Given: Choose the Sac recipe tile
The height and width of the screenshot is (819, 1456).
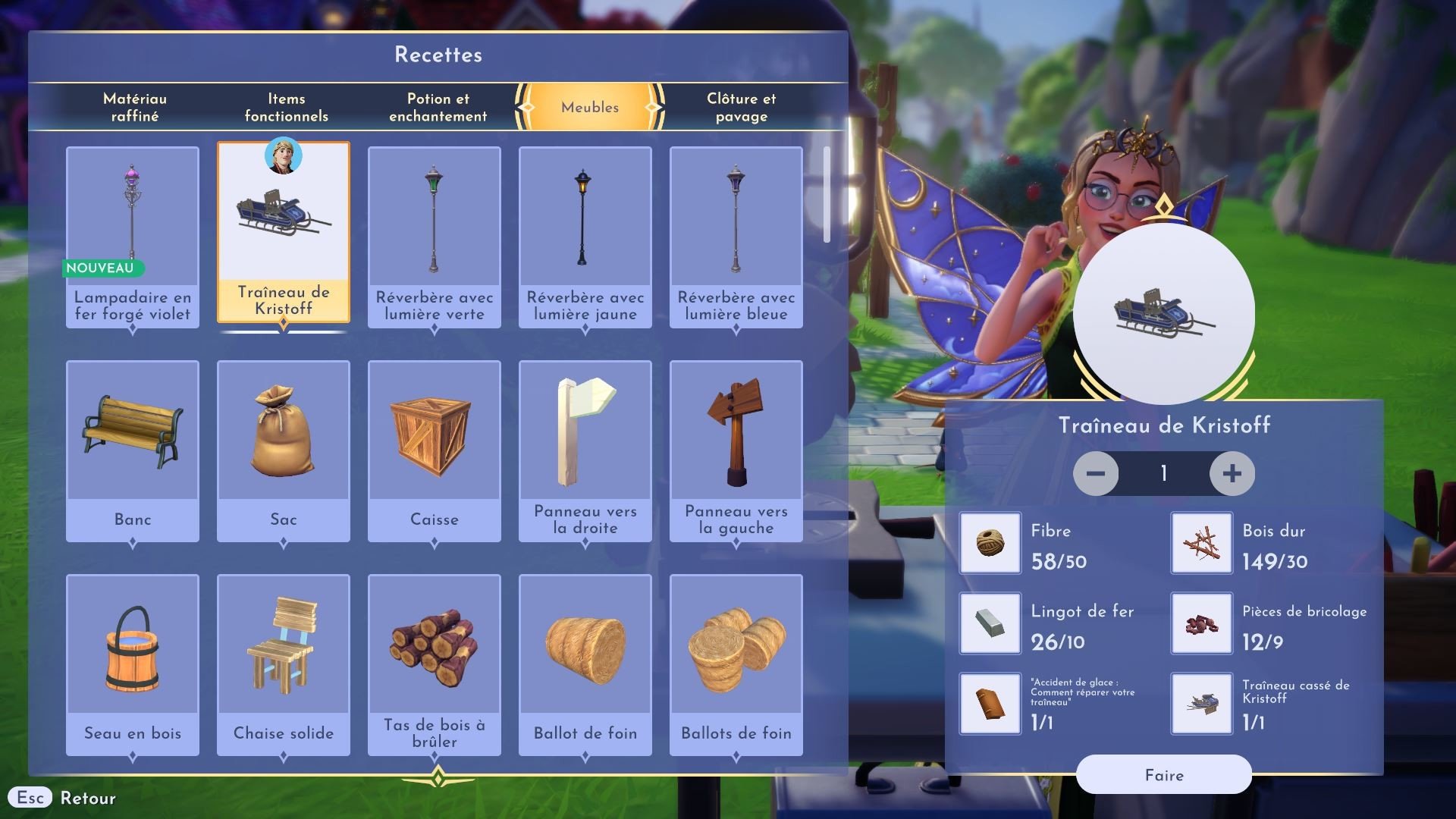Looking at the screenshot, I should (284, 450).
